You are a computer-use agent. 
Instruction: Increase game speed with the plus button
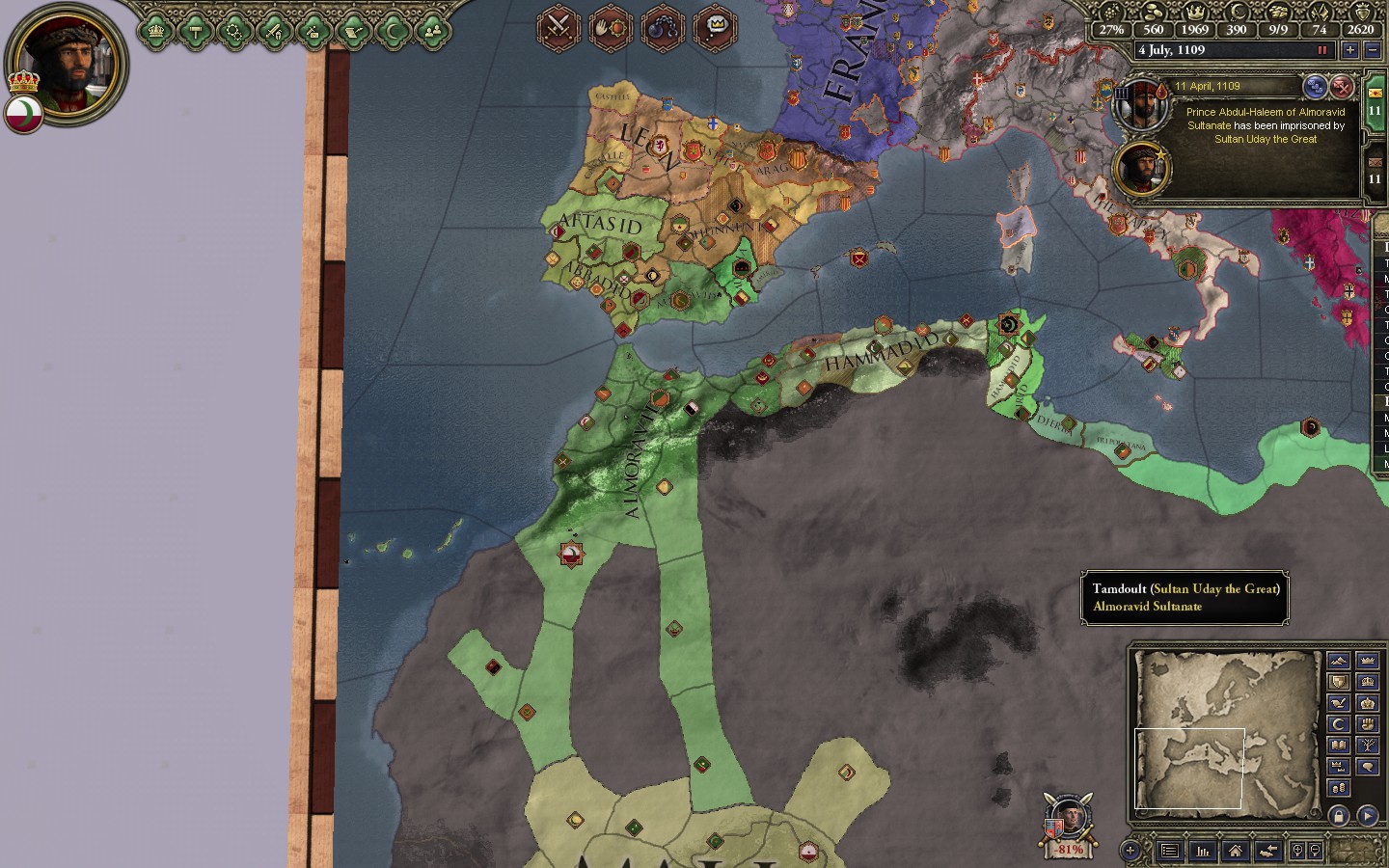coord(1349,50)
